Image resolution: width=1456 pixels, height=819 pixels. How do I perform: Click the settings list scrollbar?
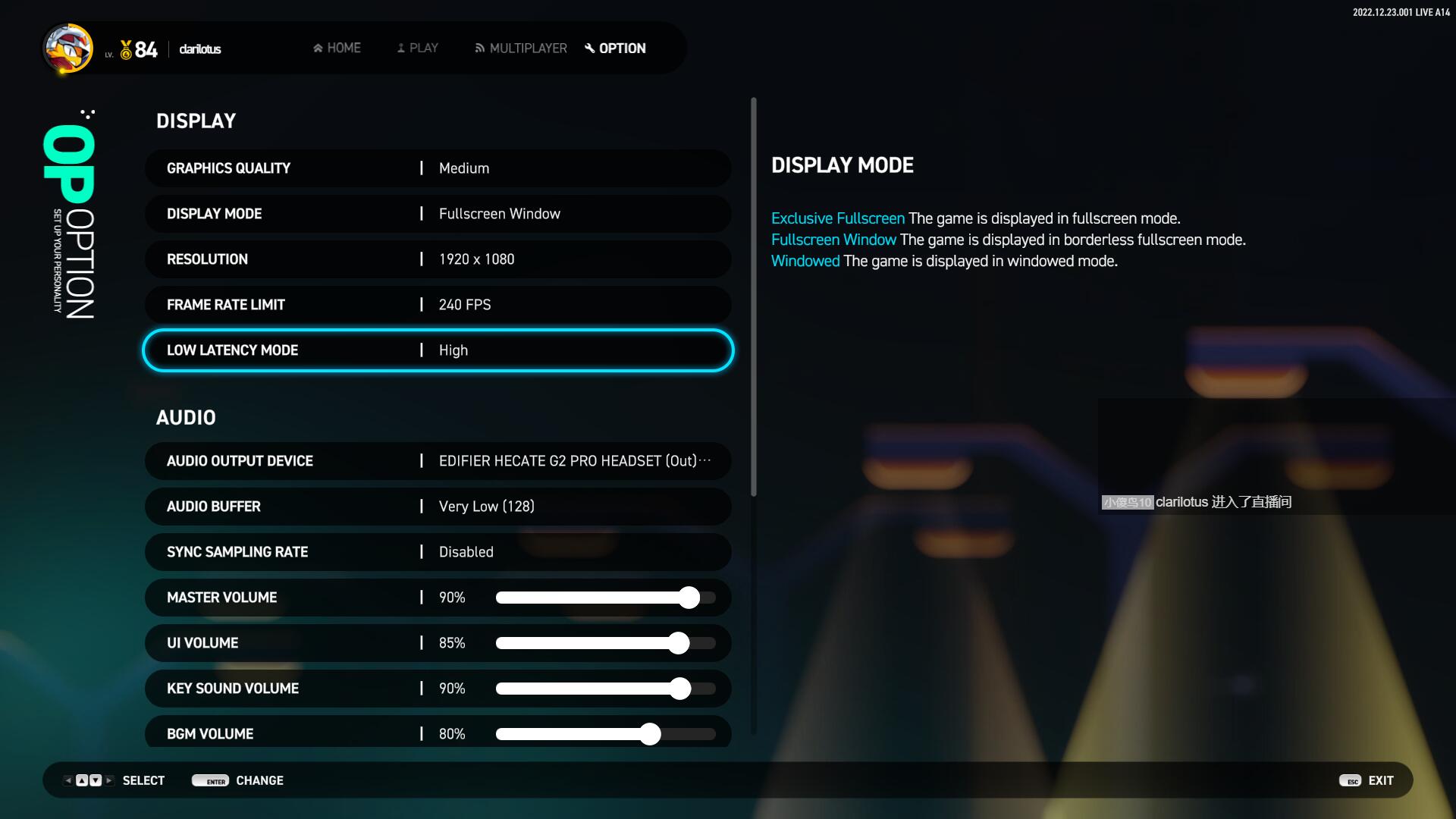click(753, 296)
